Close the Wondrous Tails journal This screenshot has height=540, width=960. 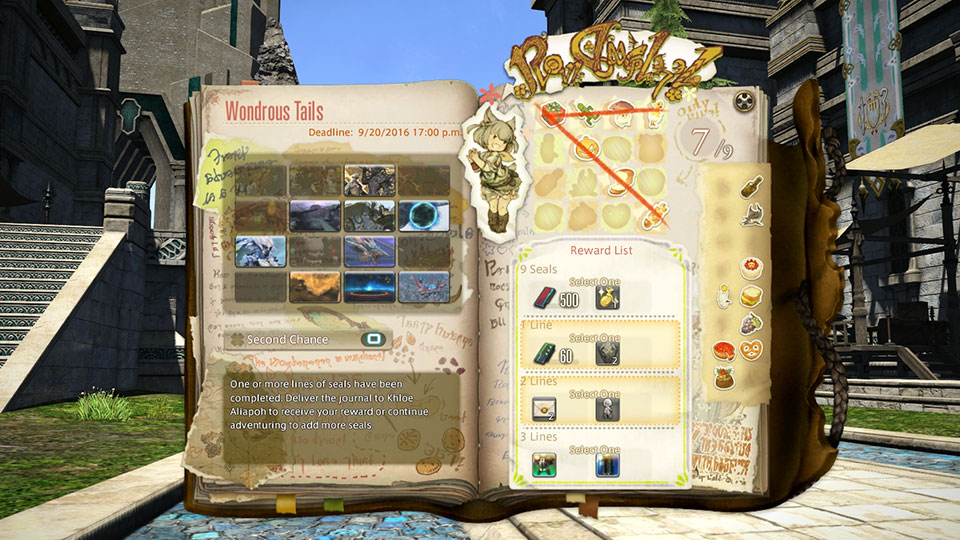(743, 102)
